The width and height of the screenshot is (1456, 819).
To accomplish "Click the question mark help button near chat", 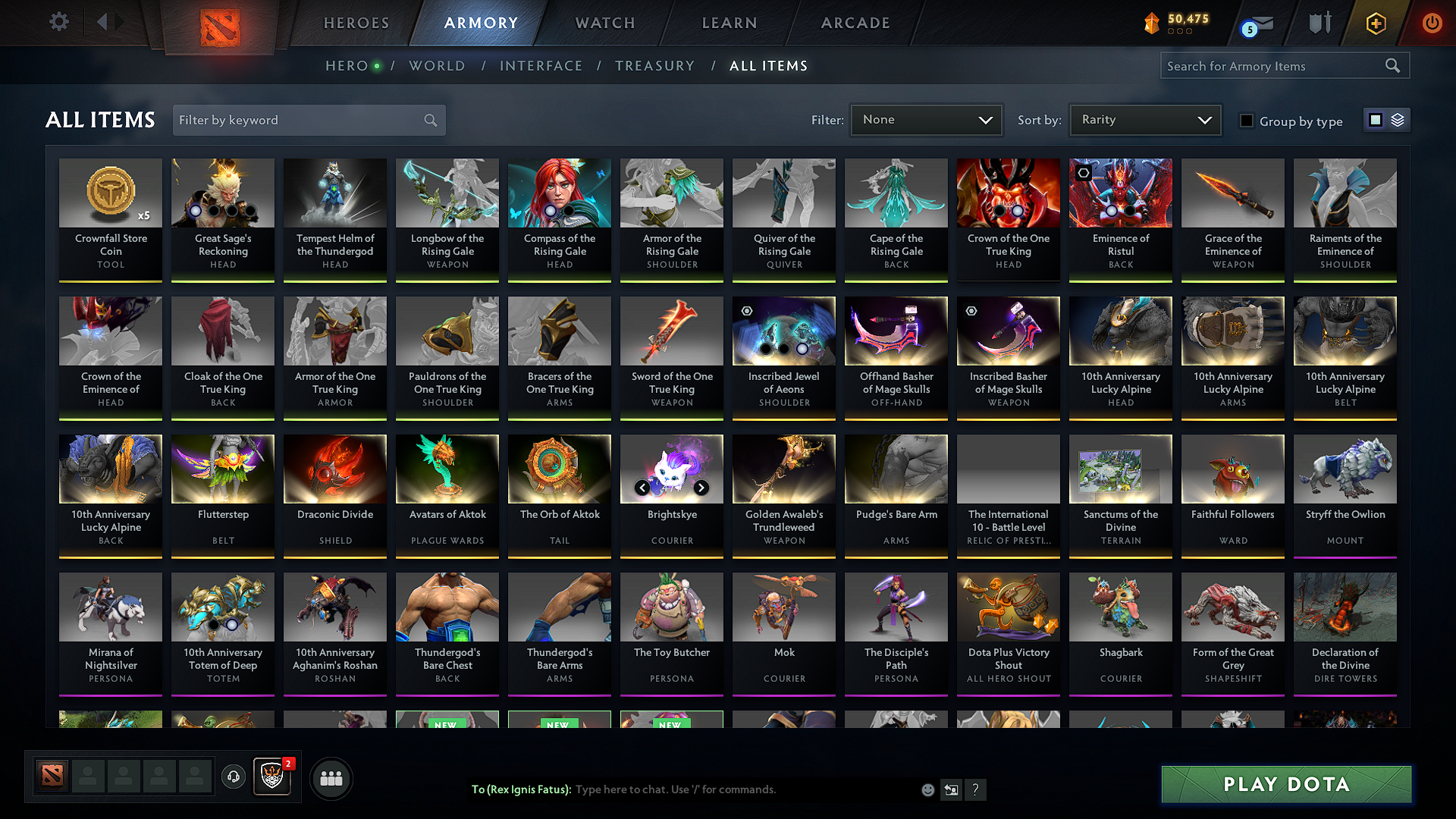I will [x=975, y=789].
